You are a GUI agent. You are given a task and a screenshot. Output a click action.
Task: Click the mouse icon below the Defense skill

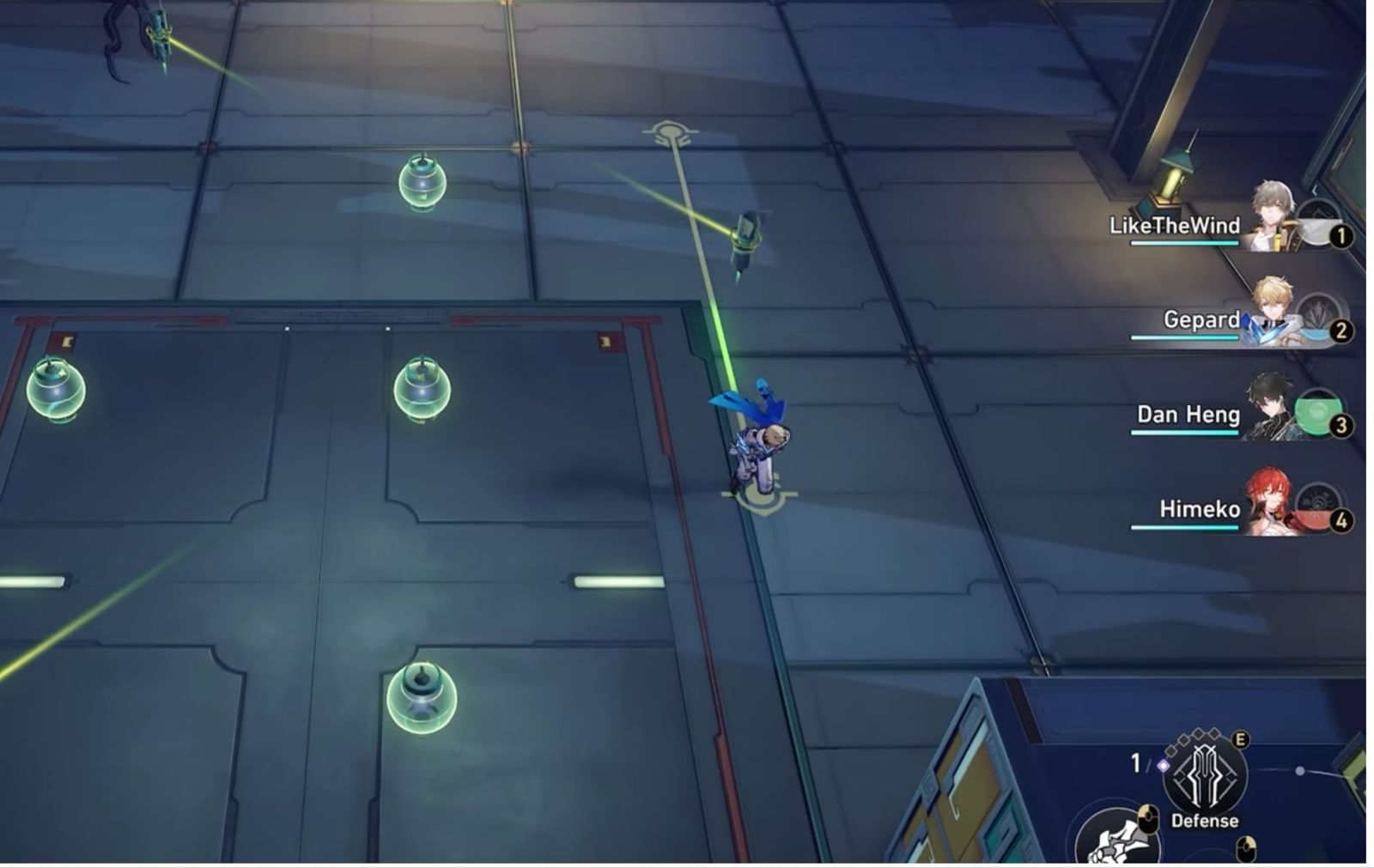[x=1246, y=847]
